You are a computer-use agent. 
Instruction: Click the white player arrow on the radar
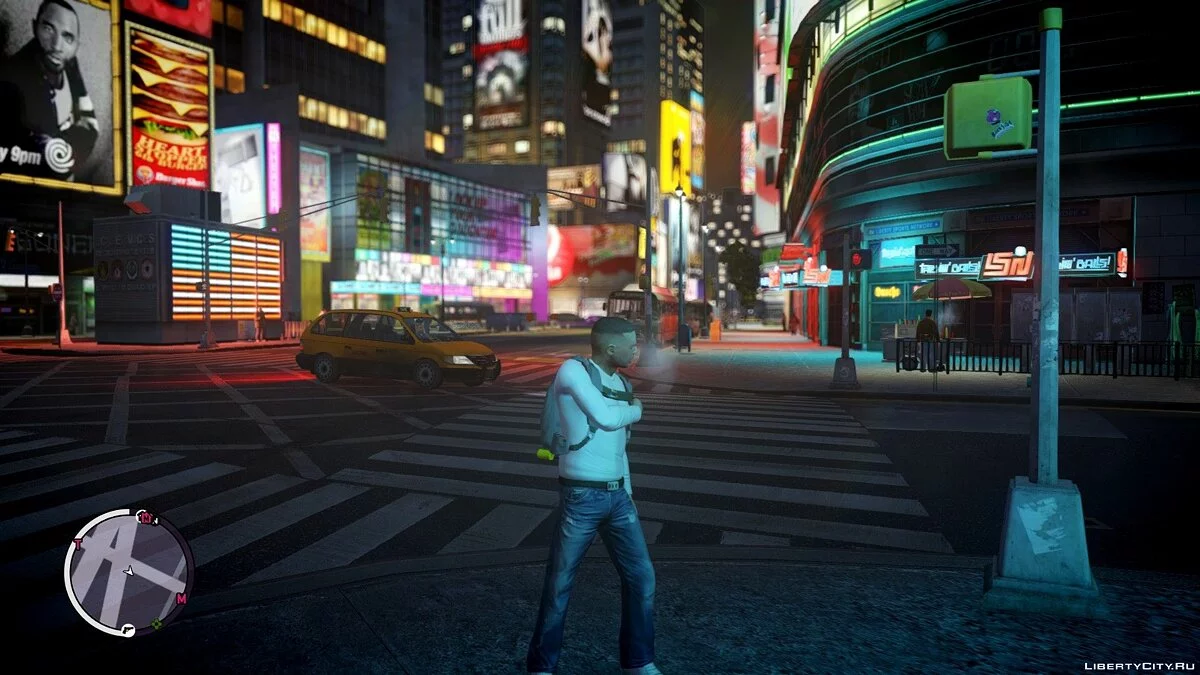(128, 571)
